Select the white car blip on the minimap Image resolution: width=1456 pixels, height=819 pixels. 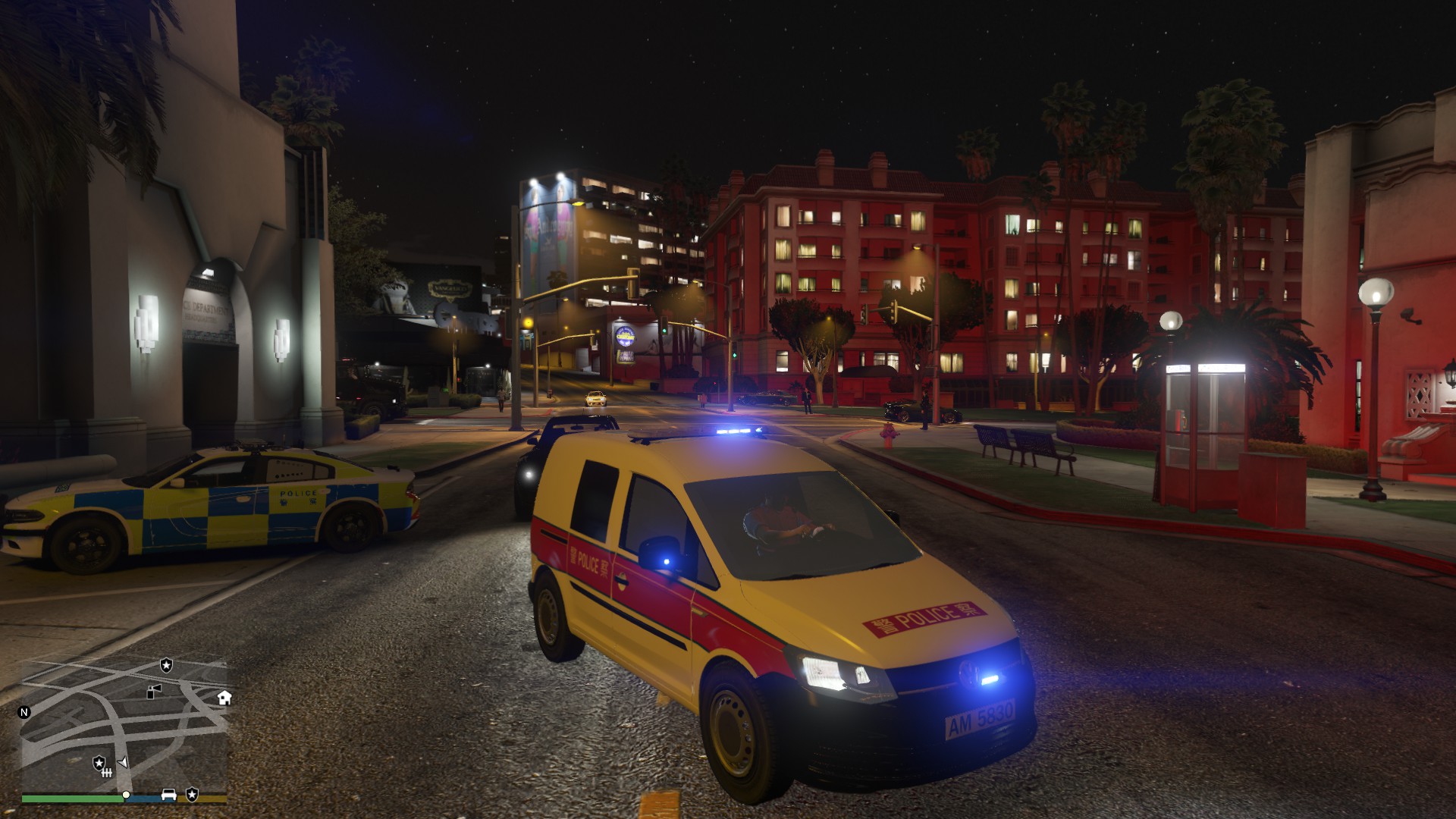pyautogui.click(x=168, y=795)
